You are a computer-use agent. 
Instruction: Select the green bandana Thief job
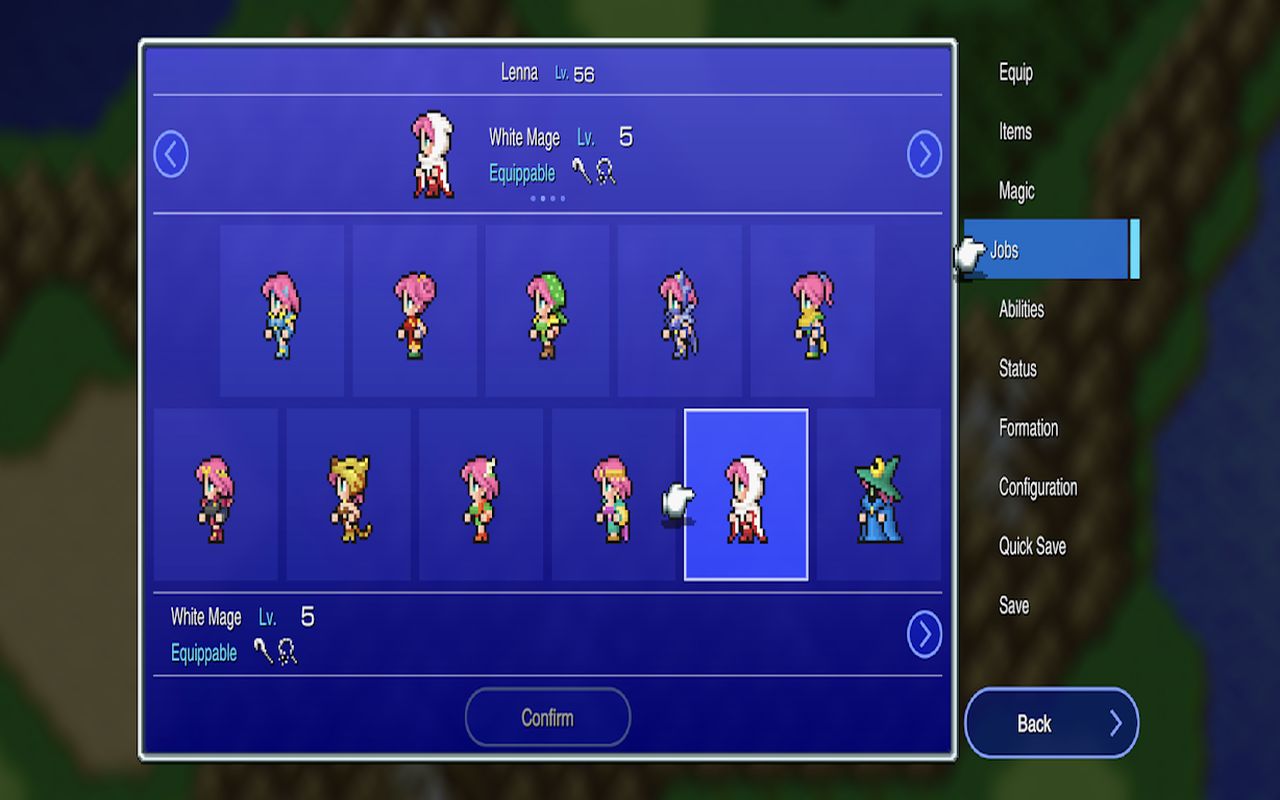click(x=547, y=311)
